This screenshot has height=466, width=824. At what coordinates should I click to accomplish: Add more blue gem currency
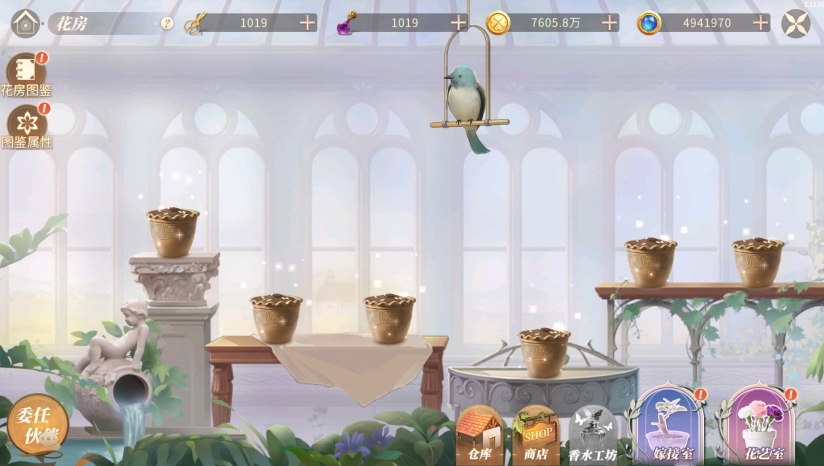761,22
